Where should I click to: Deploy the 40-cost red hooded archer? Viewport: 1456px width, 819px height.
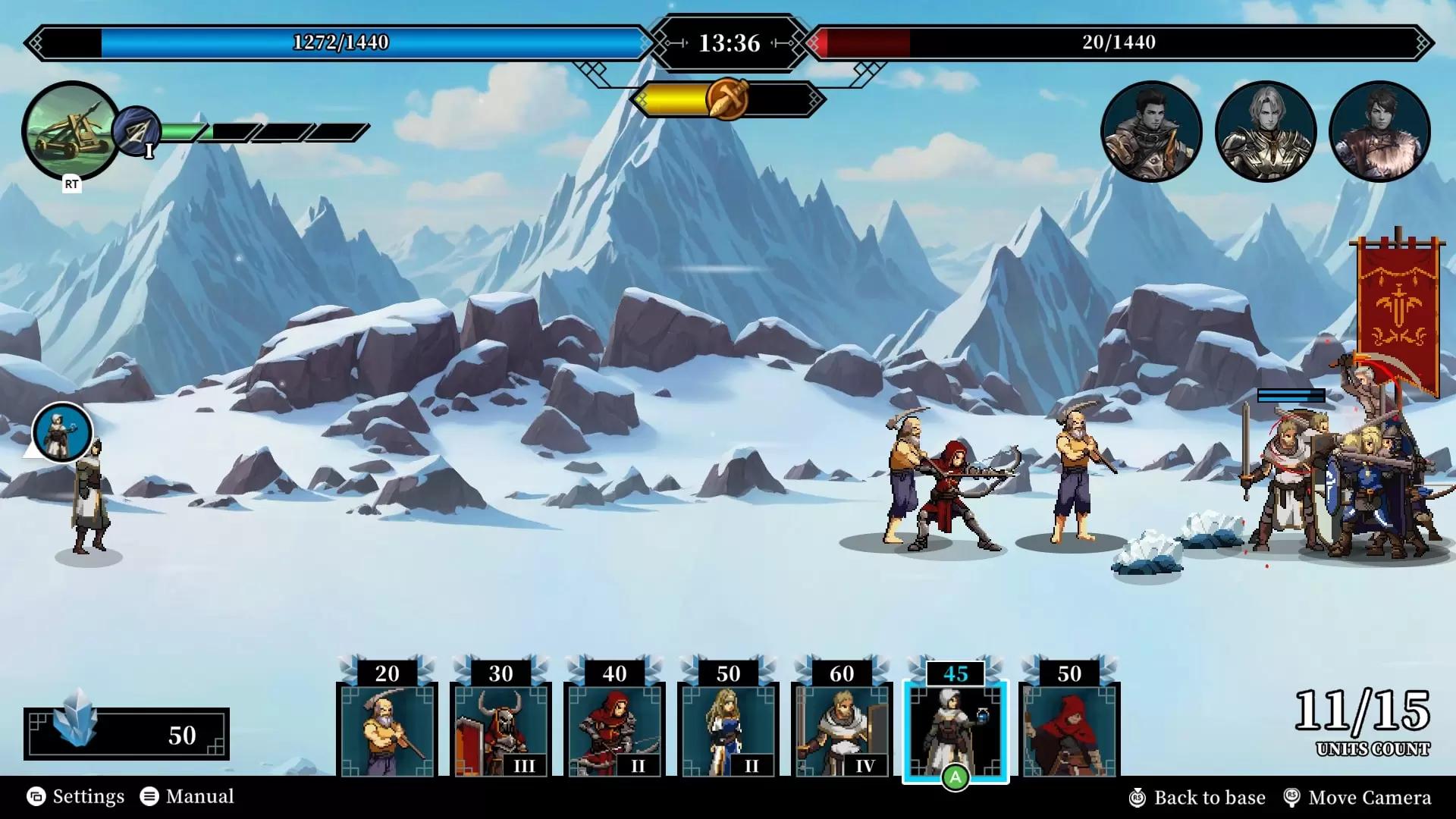pyautogui.click(x=614, y=728)
